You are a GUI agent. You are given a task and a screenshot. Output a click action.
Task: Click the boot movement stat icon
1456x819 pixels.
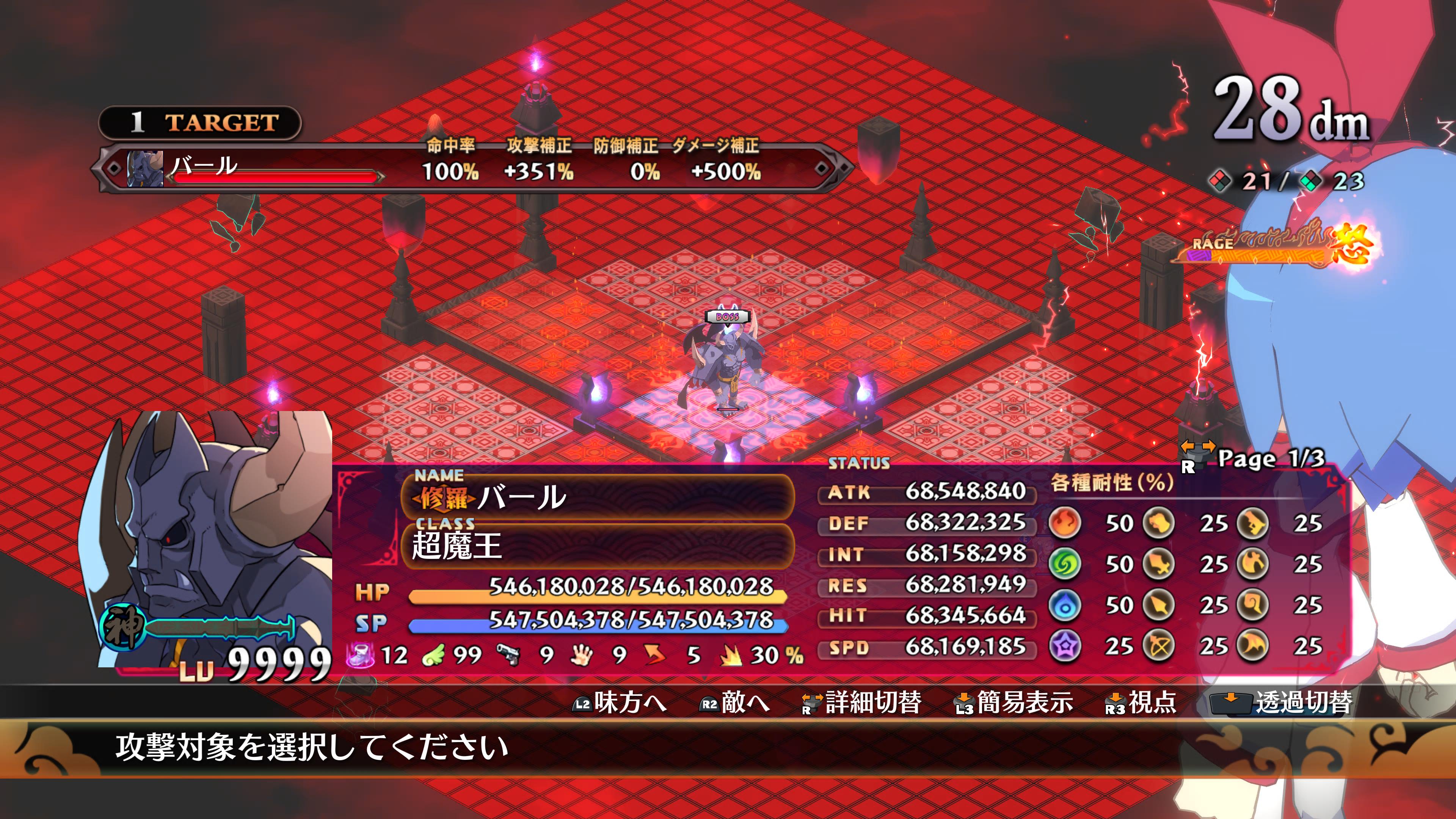[x=360, y=656]
